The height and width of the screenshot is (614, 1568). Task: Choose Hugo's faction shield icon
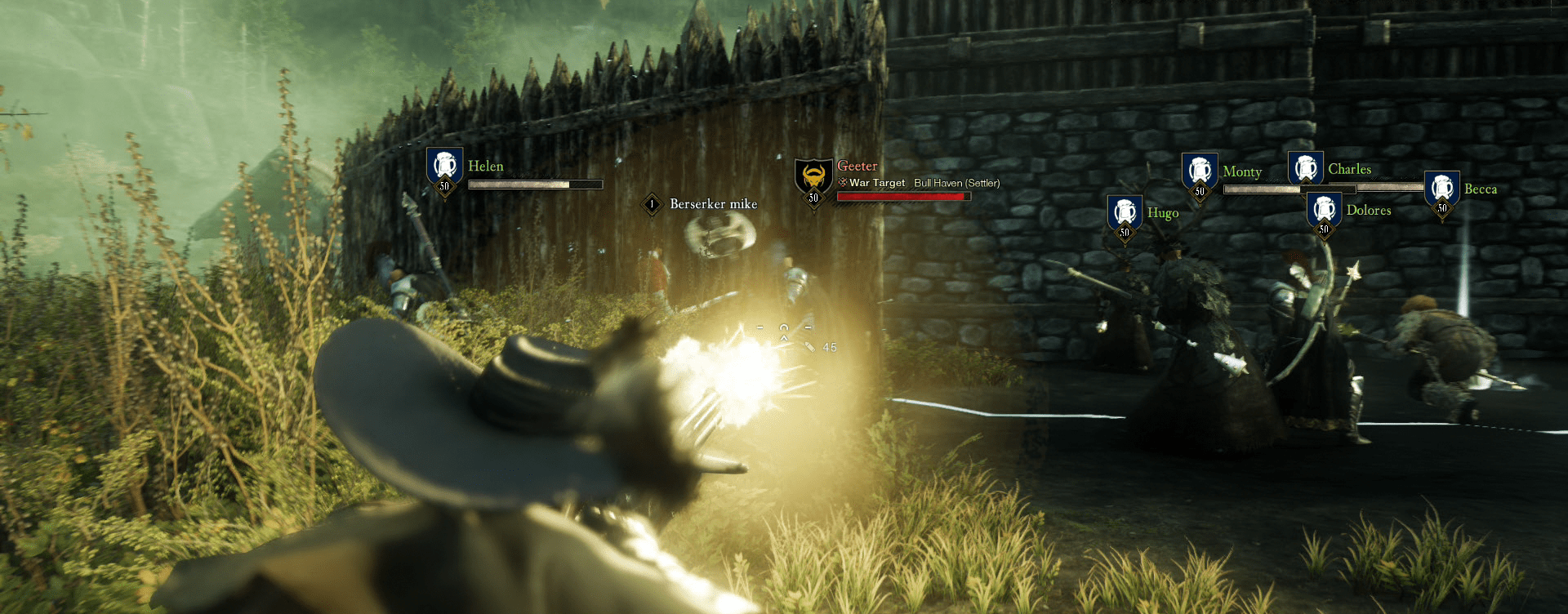click(1125, 212)
